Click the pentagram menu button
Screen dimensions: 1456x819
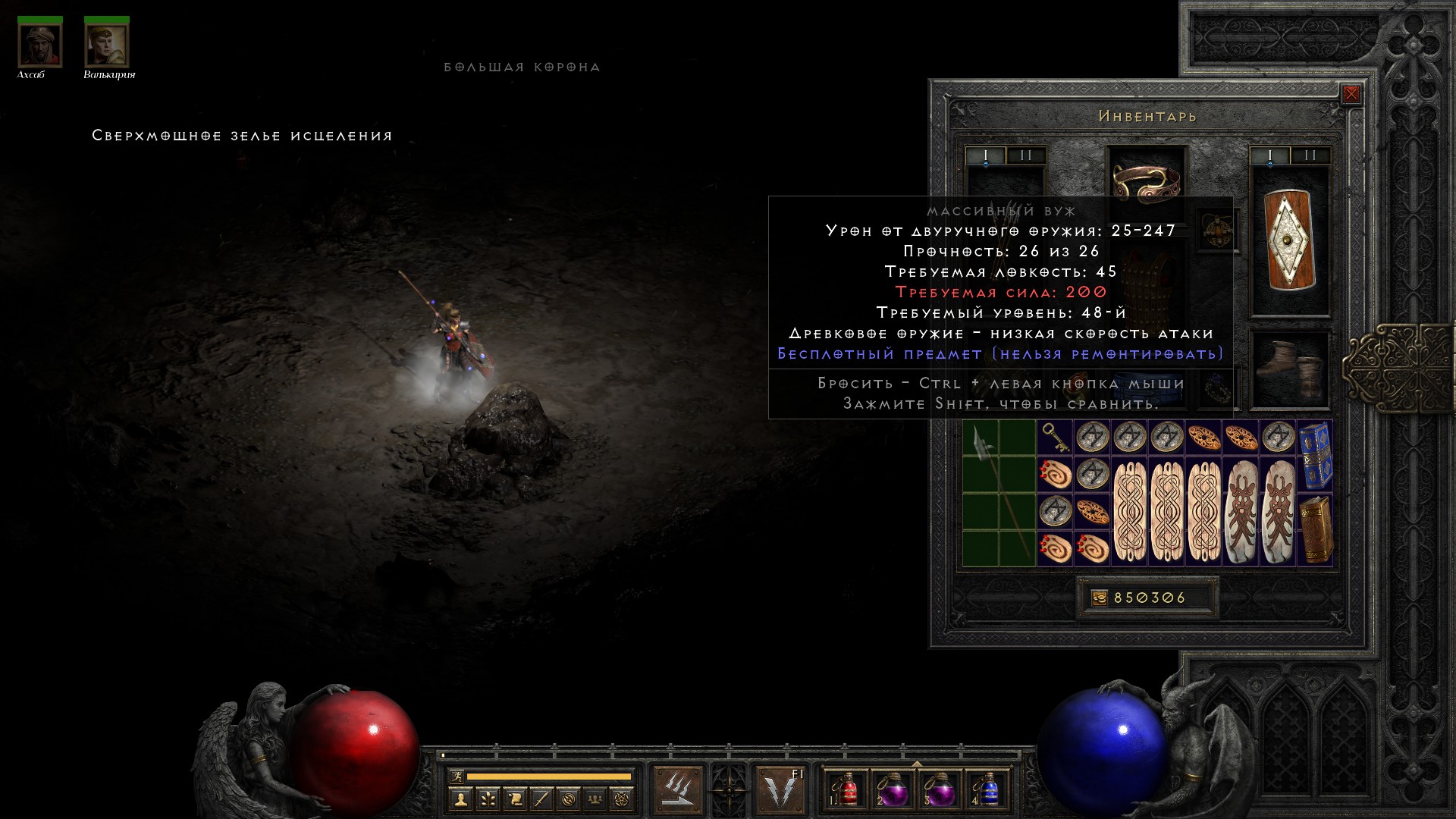[622, 799]
